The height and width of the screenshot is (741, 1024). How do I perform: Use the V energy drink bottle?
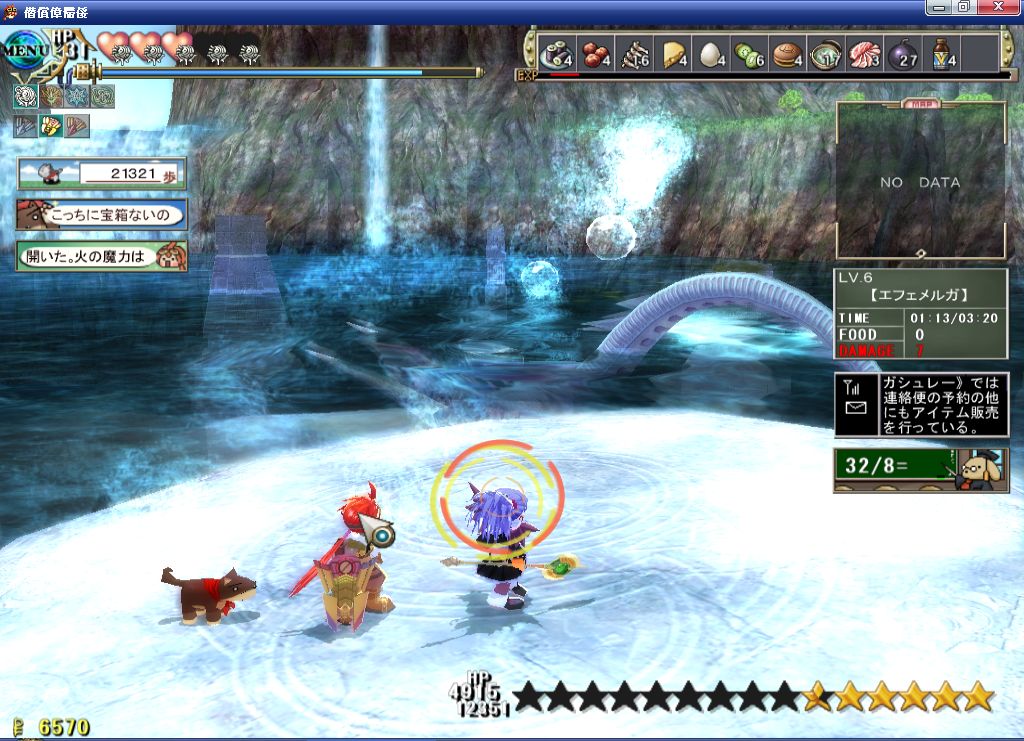[x=941, y=54]
